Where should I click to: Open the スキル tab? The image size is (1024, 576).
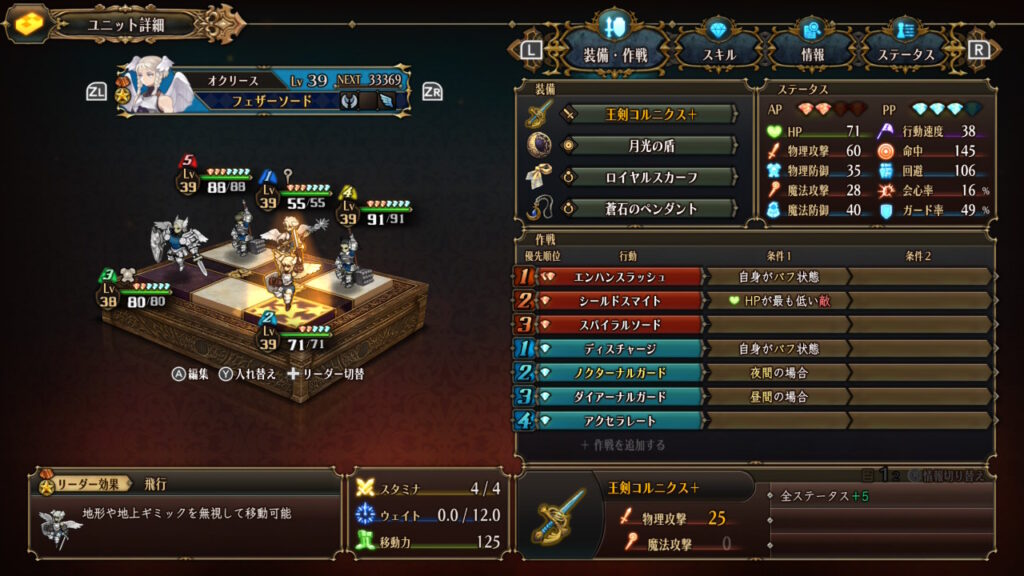717,54
